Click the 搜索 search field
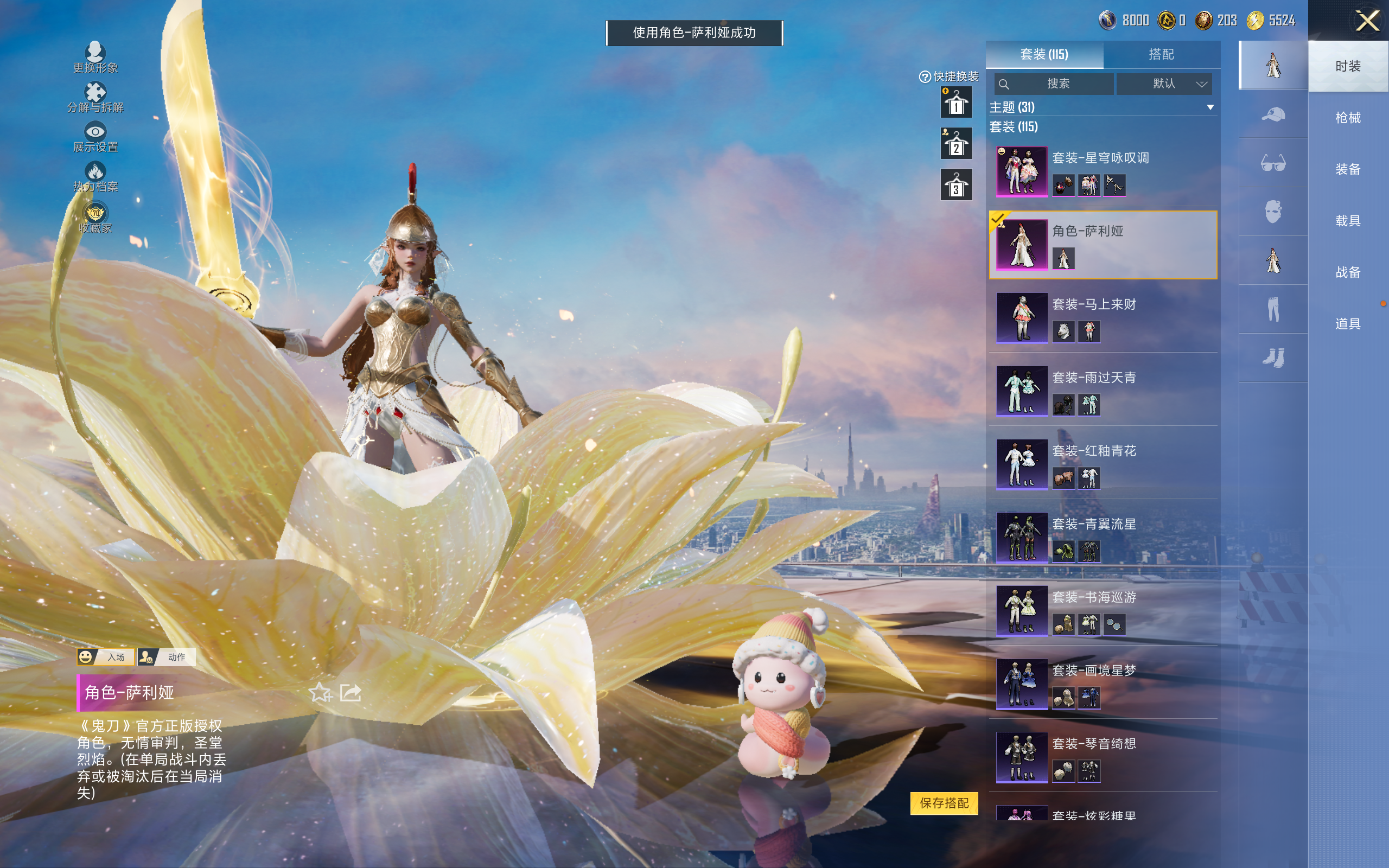 coord(1054,84)
